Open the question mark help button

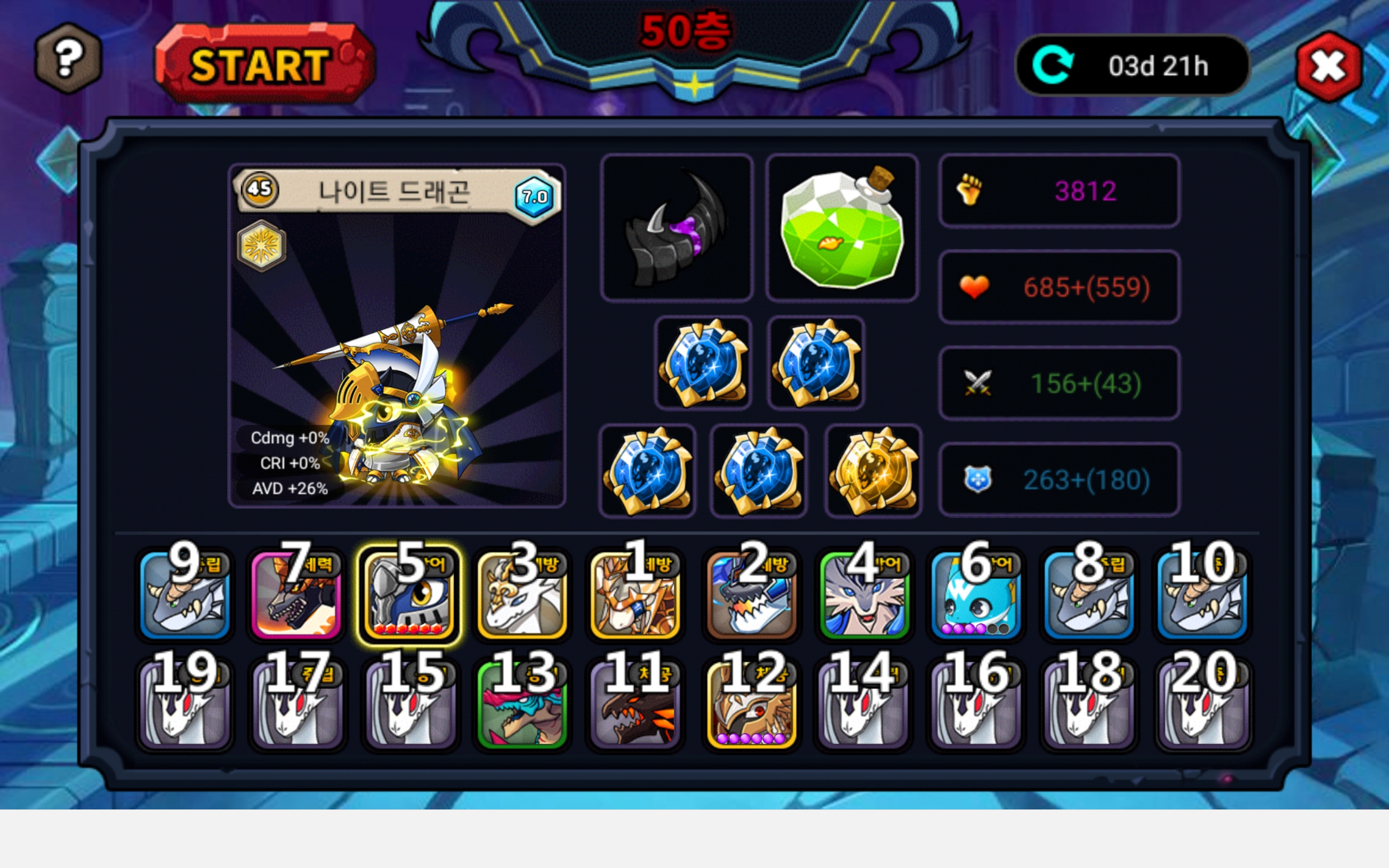pyautogui.click(x=68, y=58)
